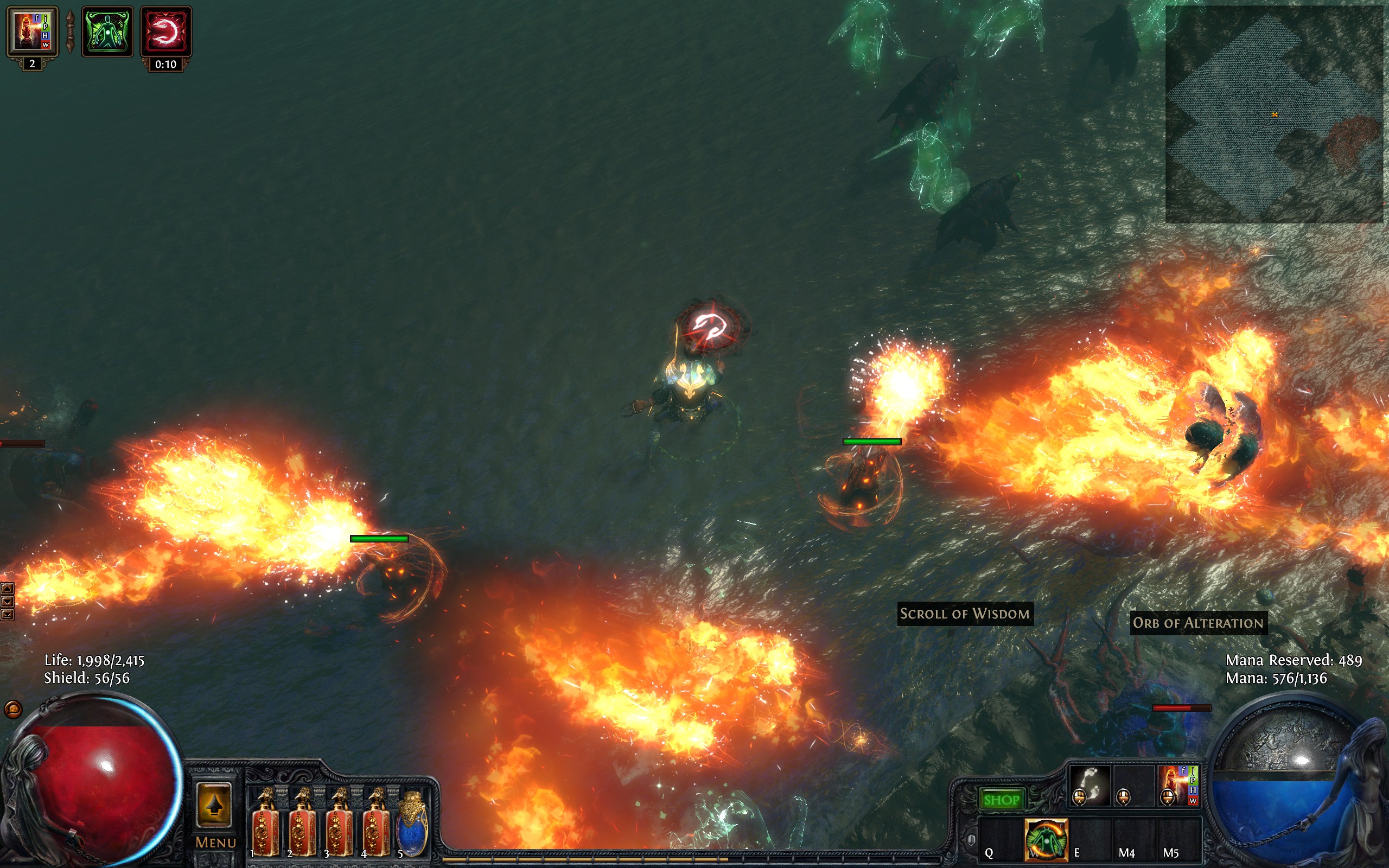Use the red life flask numbered 1

pos(265,825)
